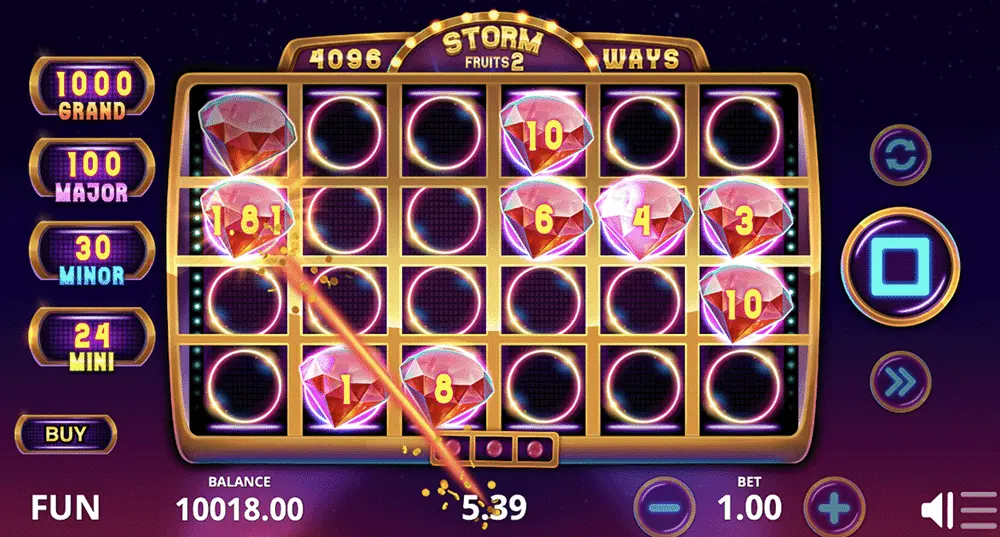The height and width of the screenshot is (537, 1000).
Task: Increase the bet with the plus button
Action: coord(833,507)
